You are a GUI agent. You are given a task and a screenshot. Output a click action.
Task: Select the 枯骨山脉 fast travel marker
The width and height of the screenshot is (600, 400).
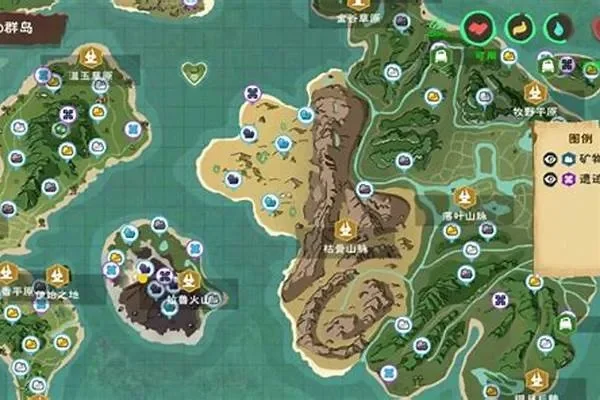345,228
